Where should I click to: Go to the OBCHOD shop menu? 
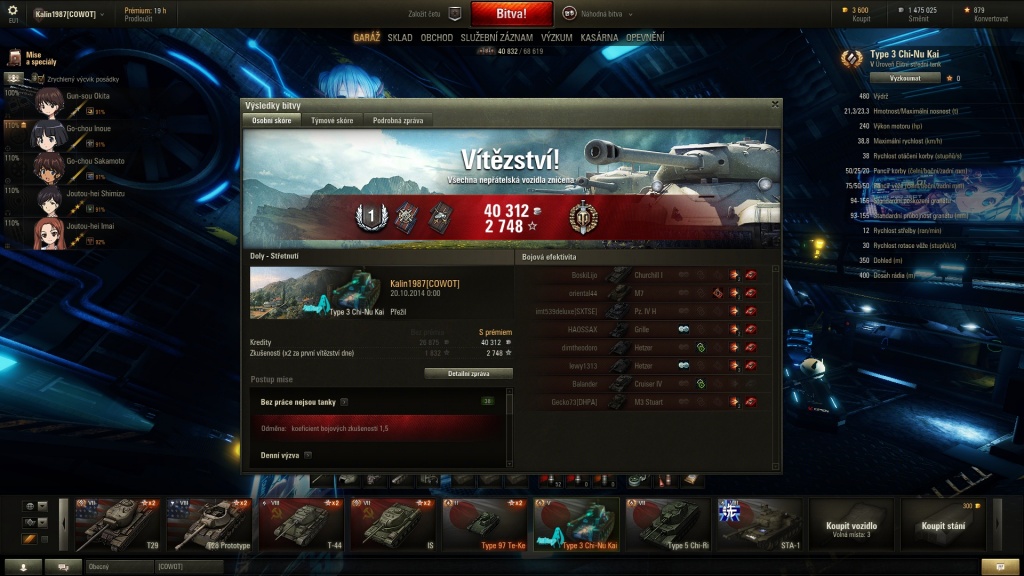coord(436,38)
